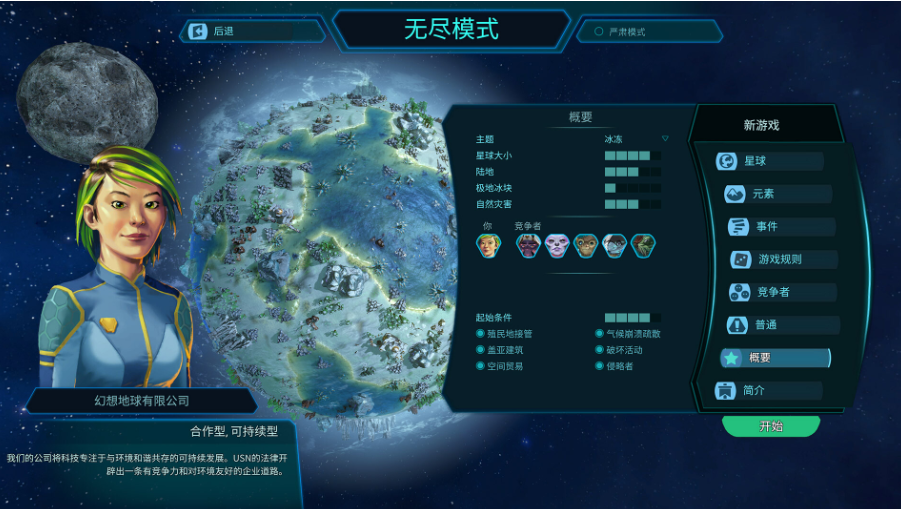Start the game with 开始
The height and width of the screenshot is (509, 901).
(771, 426)
